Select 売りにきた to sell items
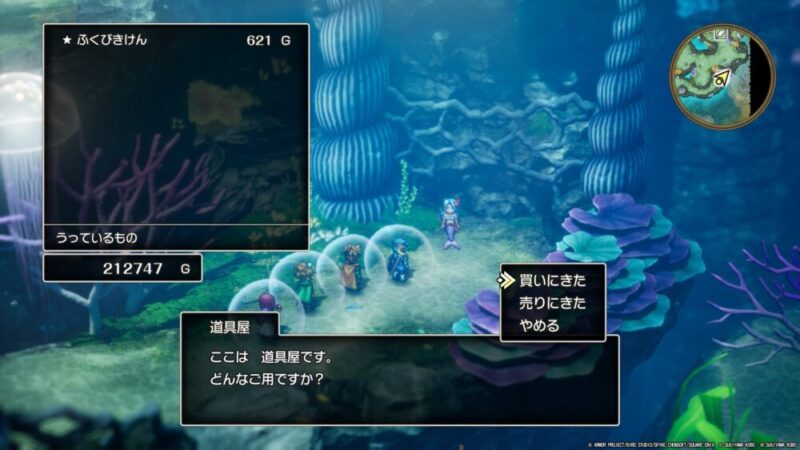 (551, 303)
